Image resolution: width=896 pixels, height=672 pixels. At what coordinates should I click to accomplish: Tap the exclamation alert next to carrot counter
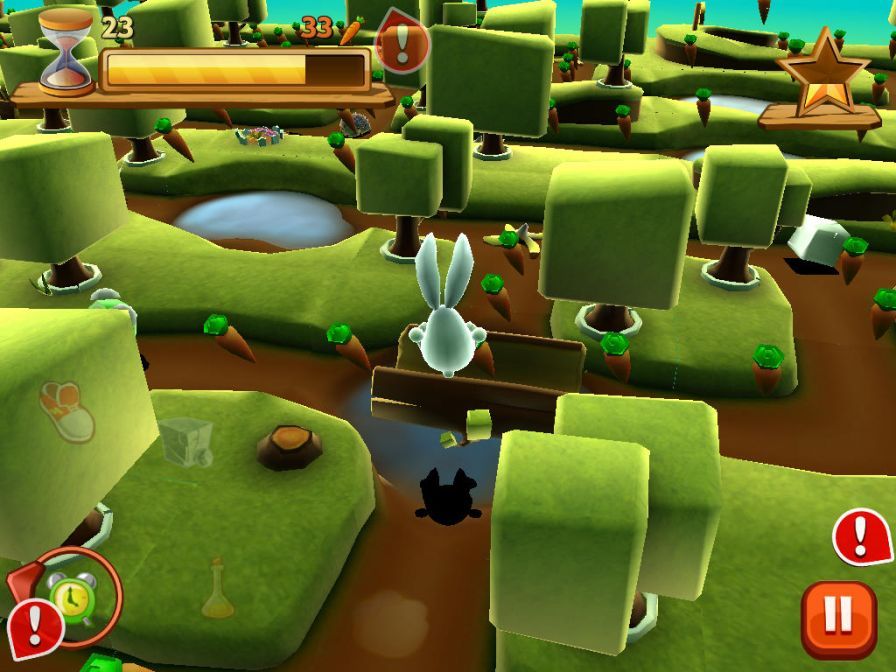(x=403, y=43)
